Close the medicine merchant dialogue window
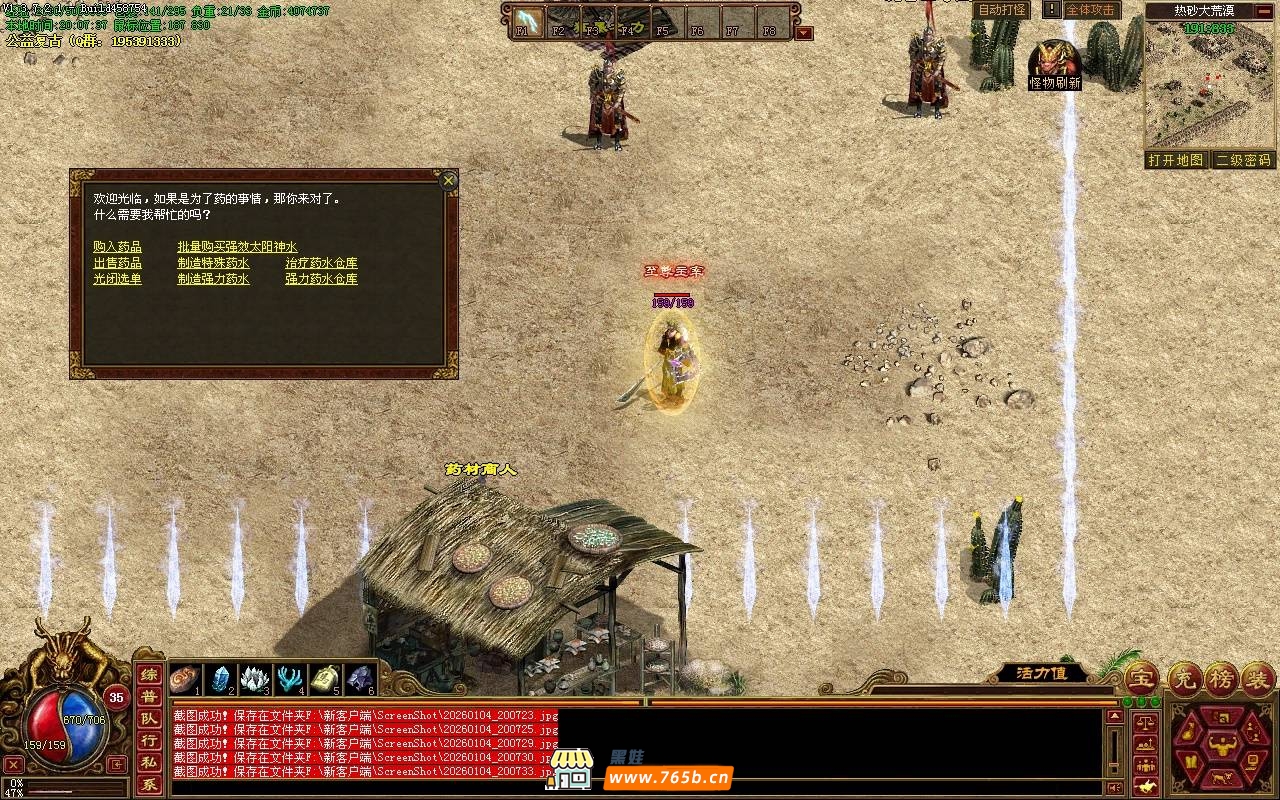The height and width of the screenshot is (800, 1280). coord(449,181)
